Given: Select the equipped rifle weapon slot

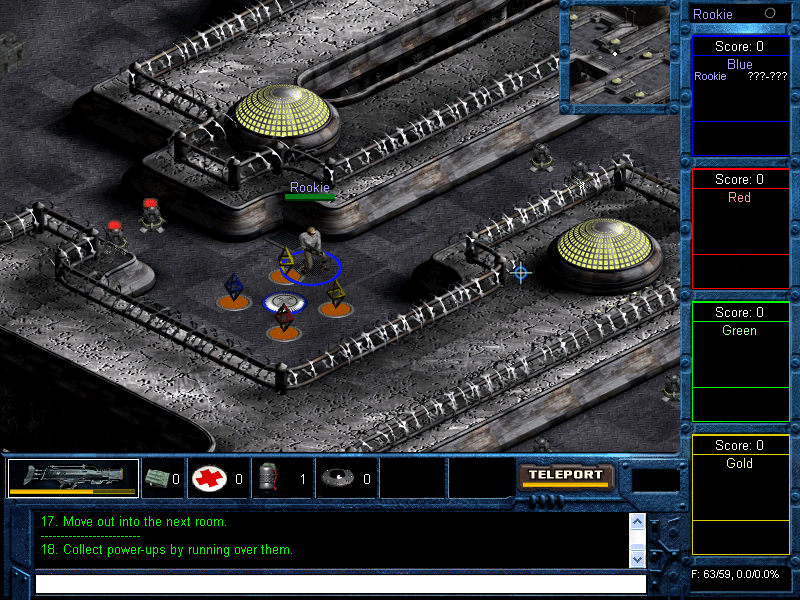Looking at the screenshot, I should pyautogui.click(x=73, y=478).
